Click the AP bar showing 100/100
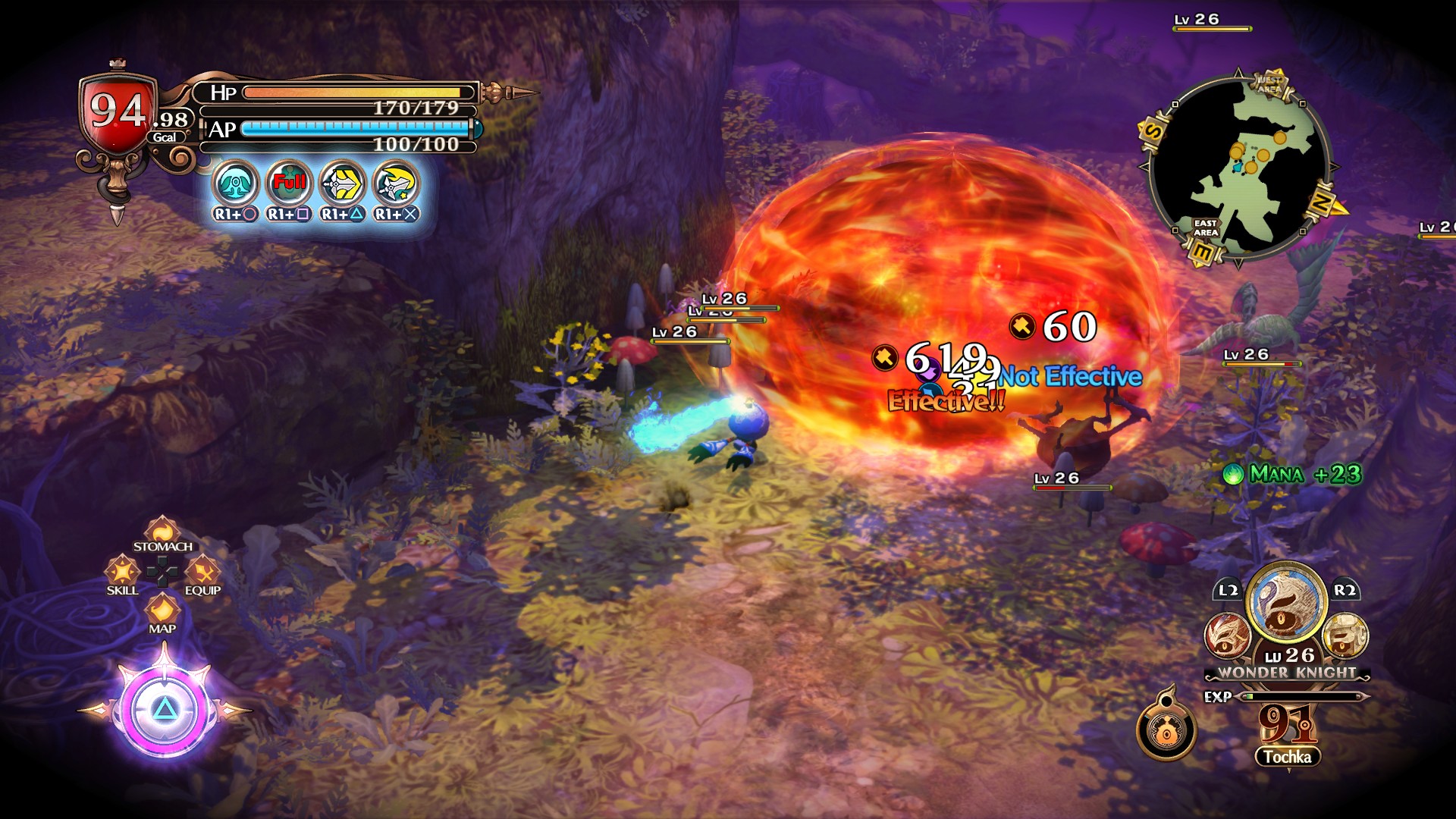1456x819 pixels. (356, 130)
